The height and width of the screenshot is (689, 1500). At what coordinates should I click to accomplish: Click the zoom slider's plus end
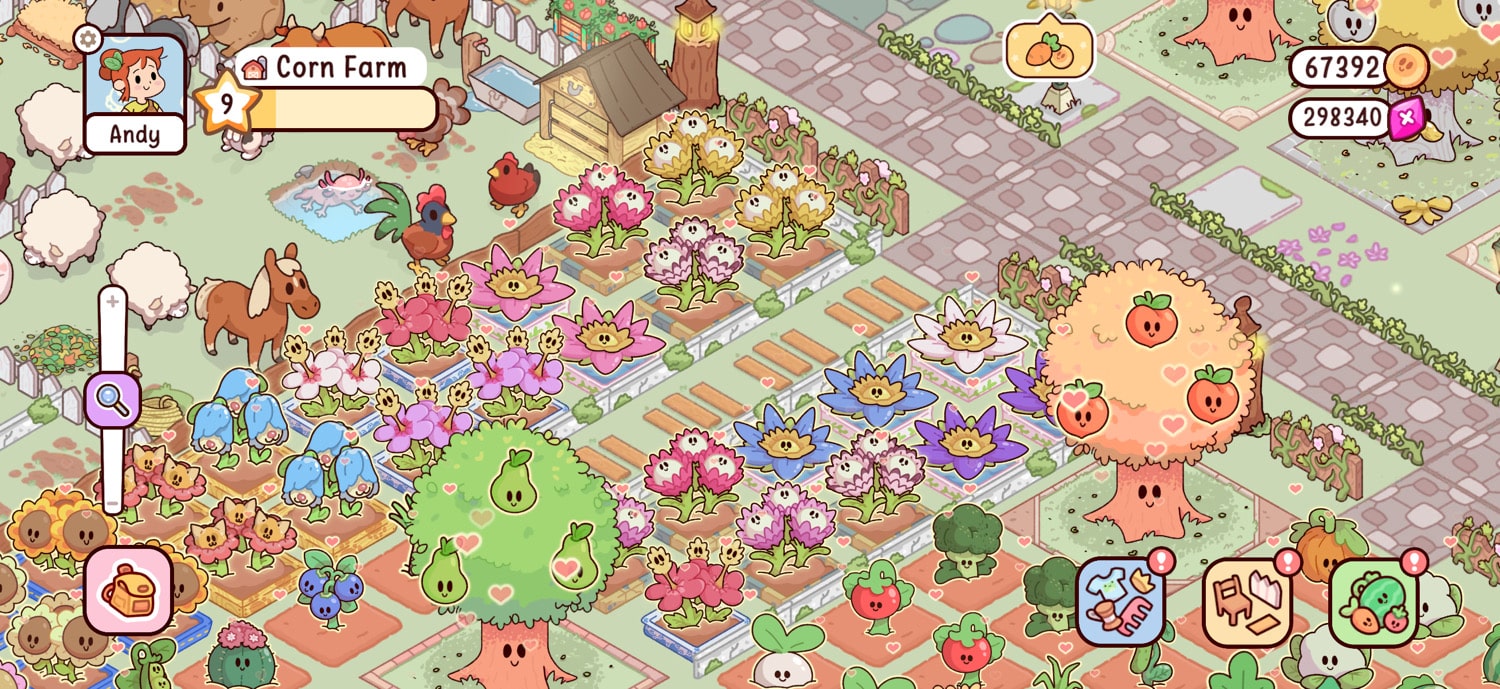[x=113, y=302]
